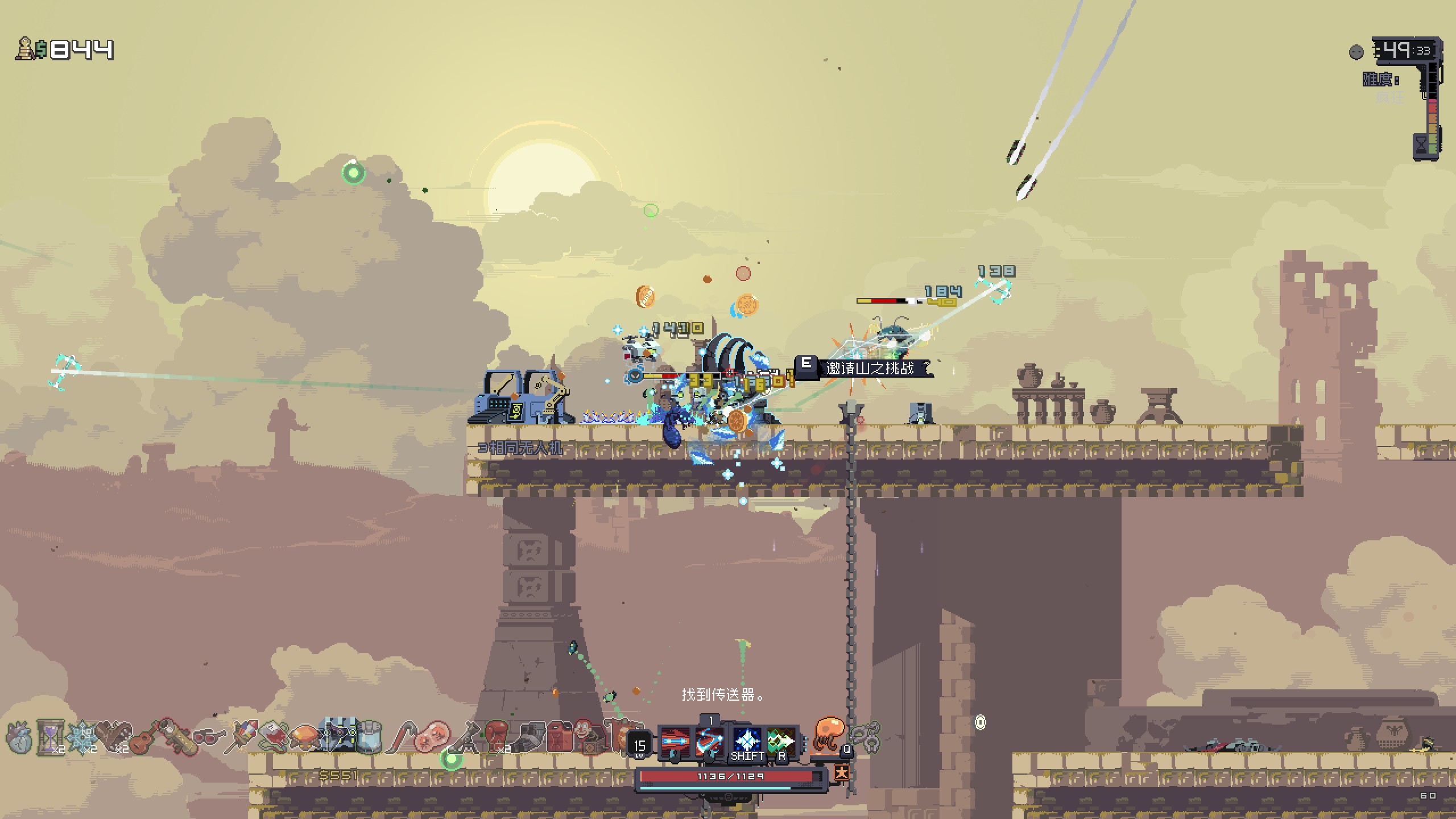
Task: Select the cracked heart item icon
Action: (19, 737)
